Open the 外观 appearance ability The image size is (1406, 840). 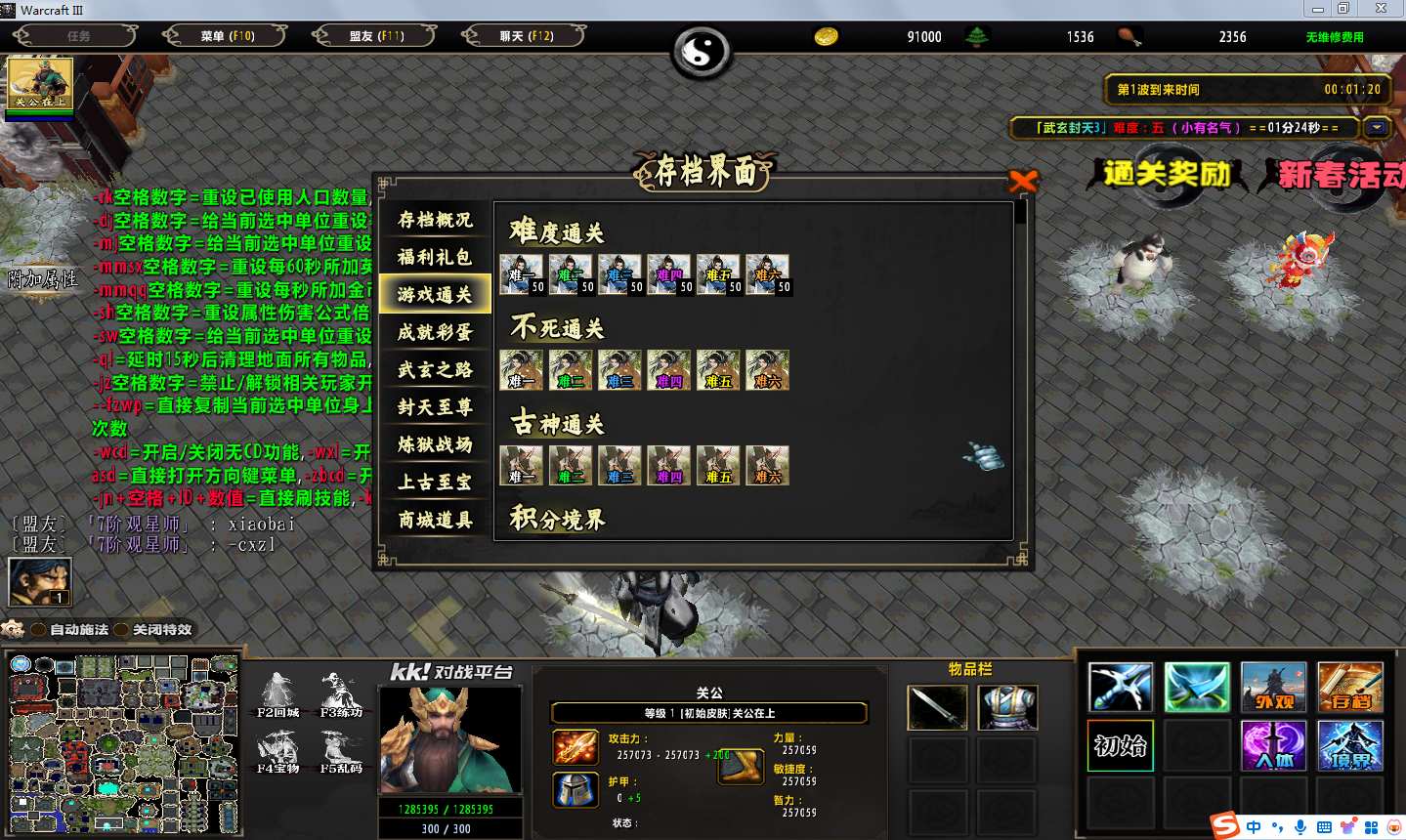point(1273,688)
